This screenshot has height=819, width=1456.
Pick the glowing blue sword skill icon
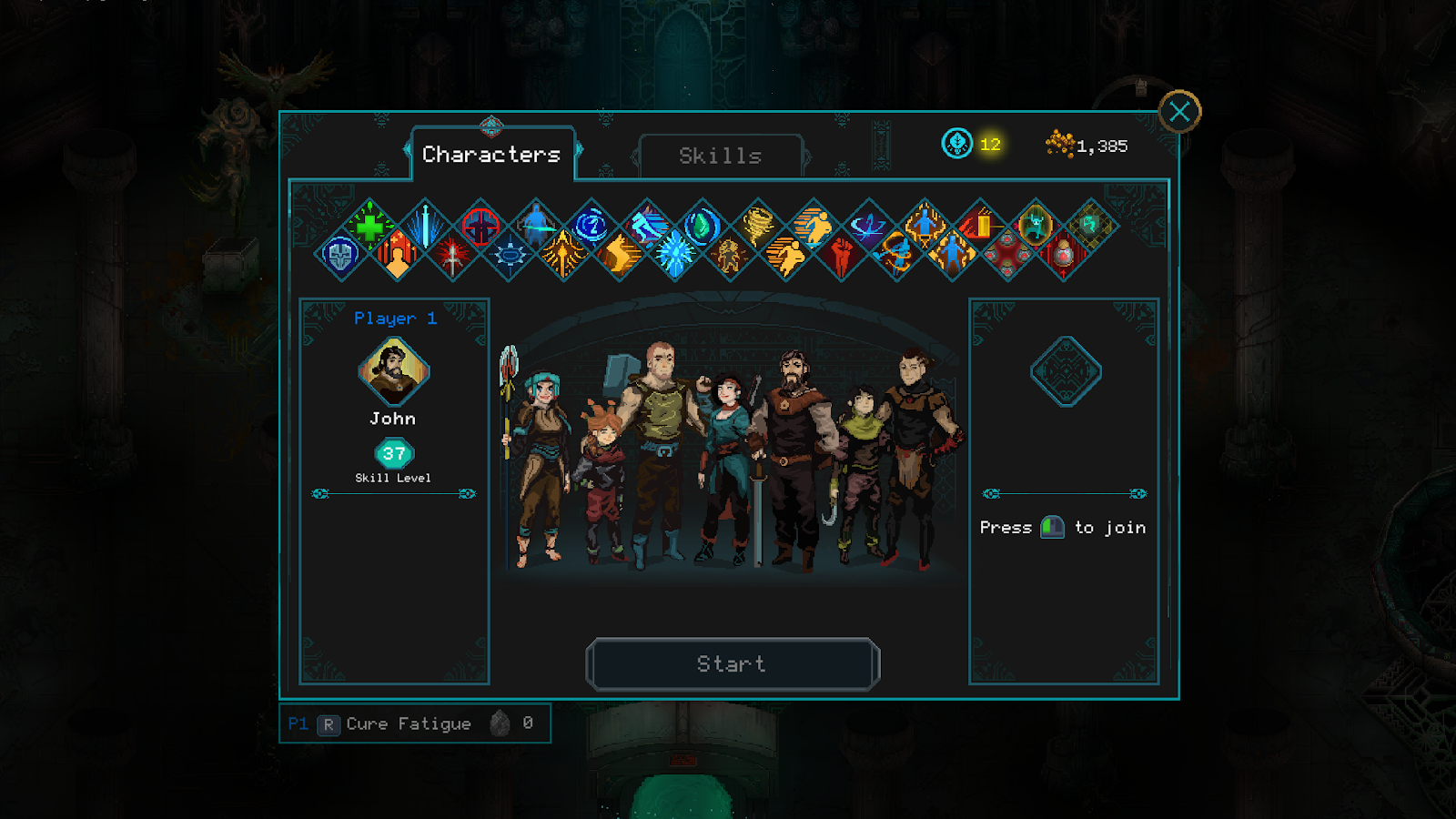425,226
